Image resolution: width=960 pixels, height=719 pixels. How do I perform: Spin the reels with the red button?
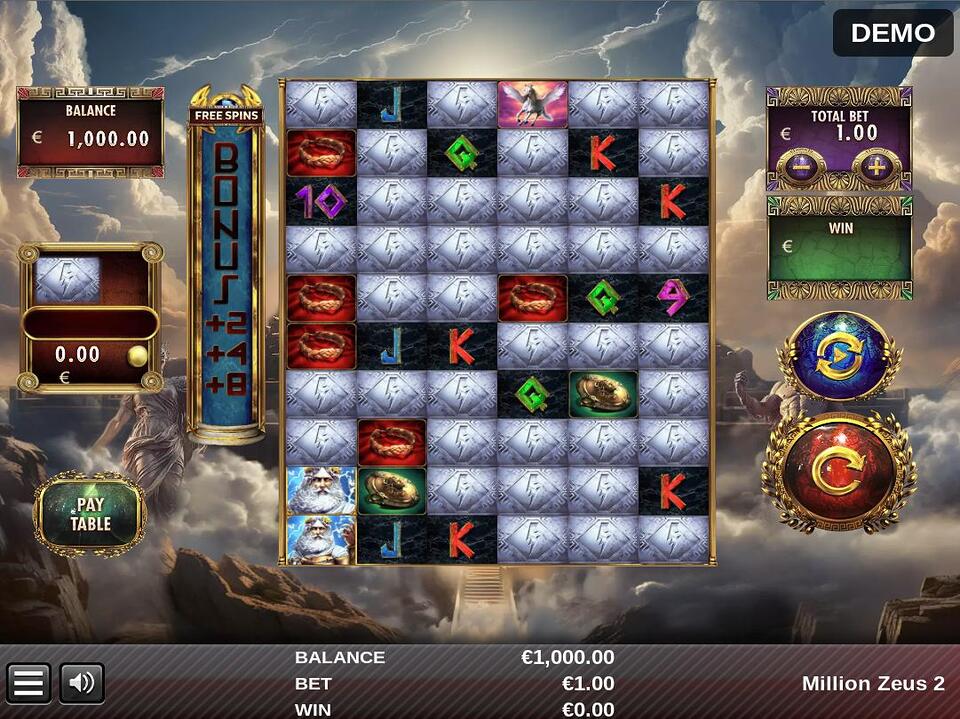coord(838,473)
